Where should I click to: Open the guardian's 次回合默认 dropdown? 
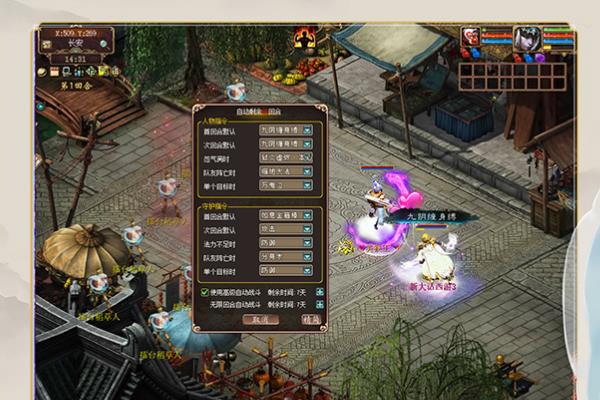[307, 228]
